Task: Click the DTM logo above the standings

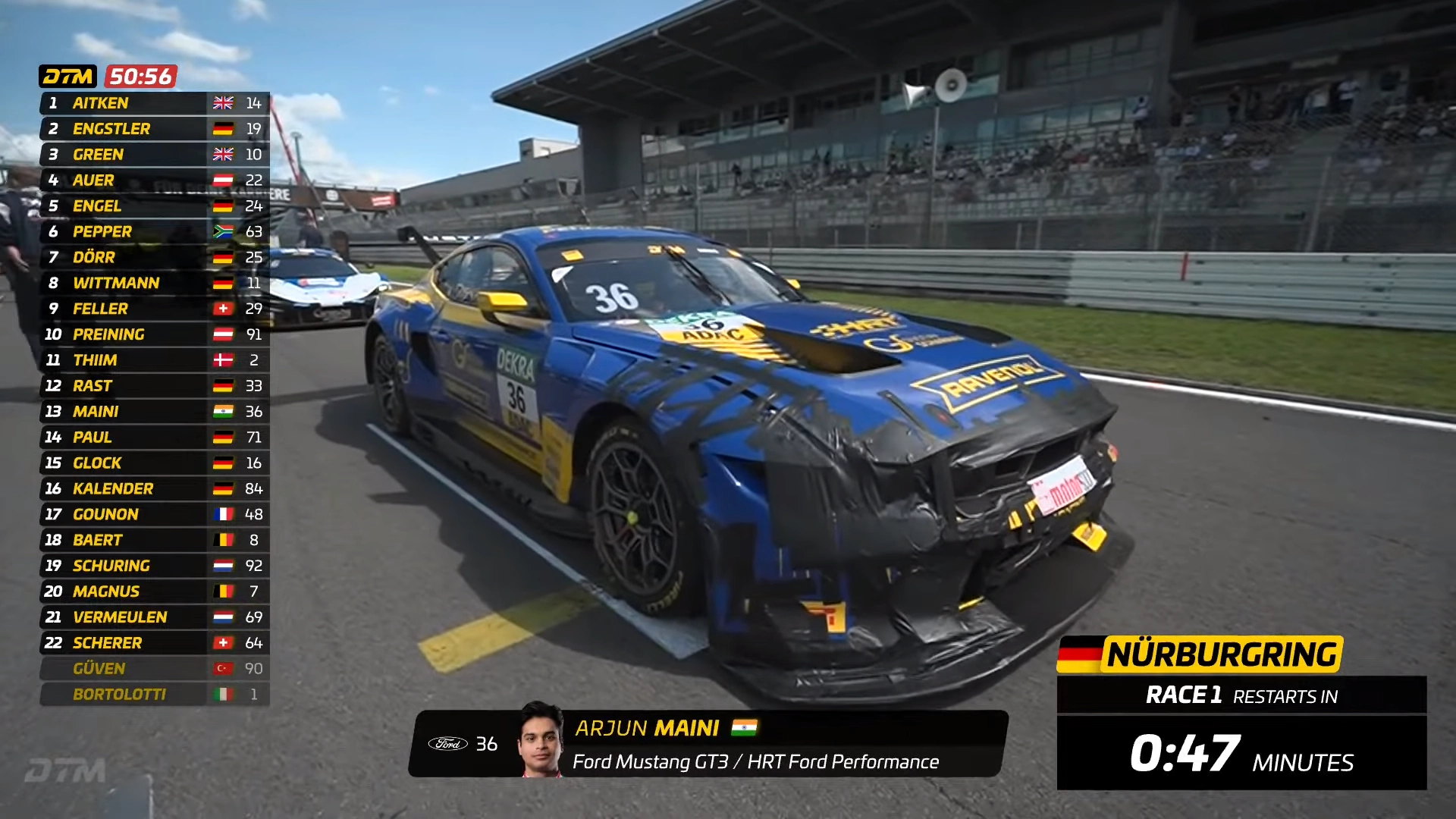Action: (67, 77)
